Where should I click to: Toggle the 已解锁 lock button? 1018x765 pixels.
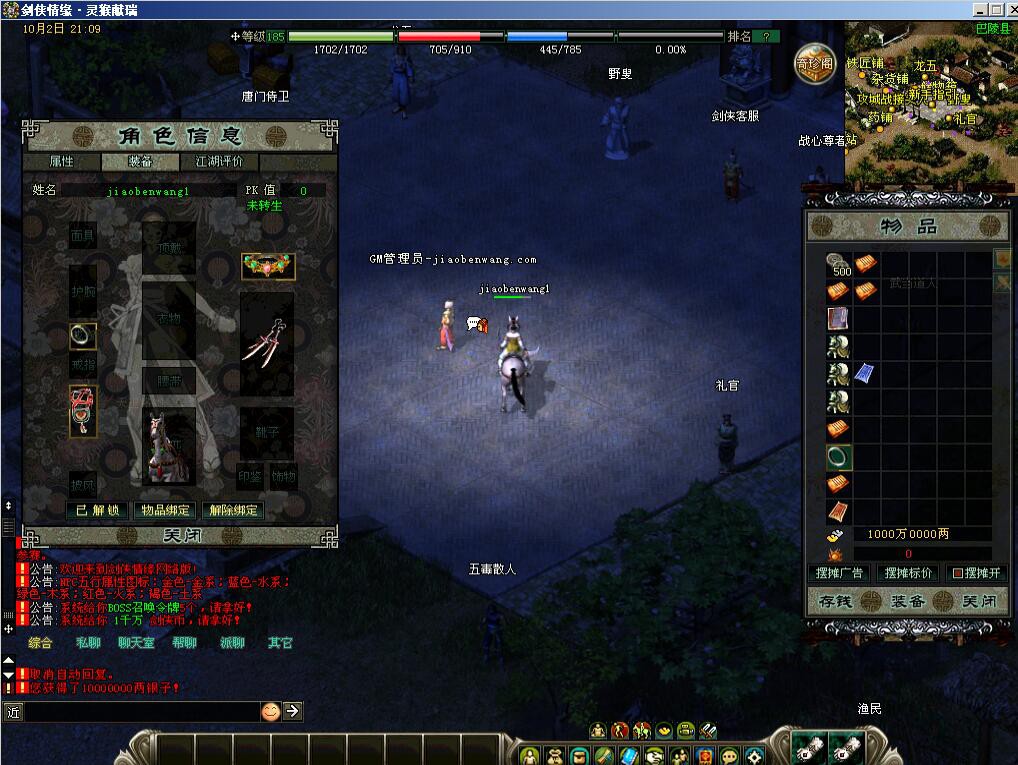click(x=98, y=510)
